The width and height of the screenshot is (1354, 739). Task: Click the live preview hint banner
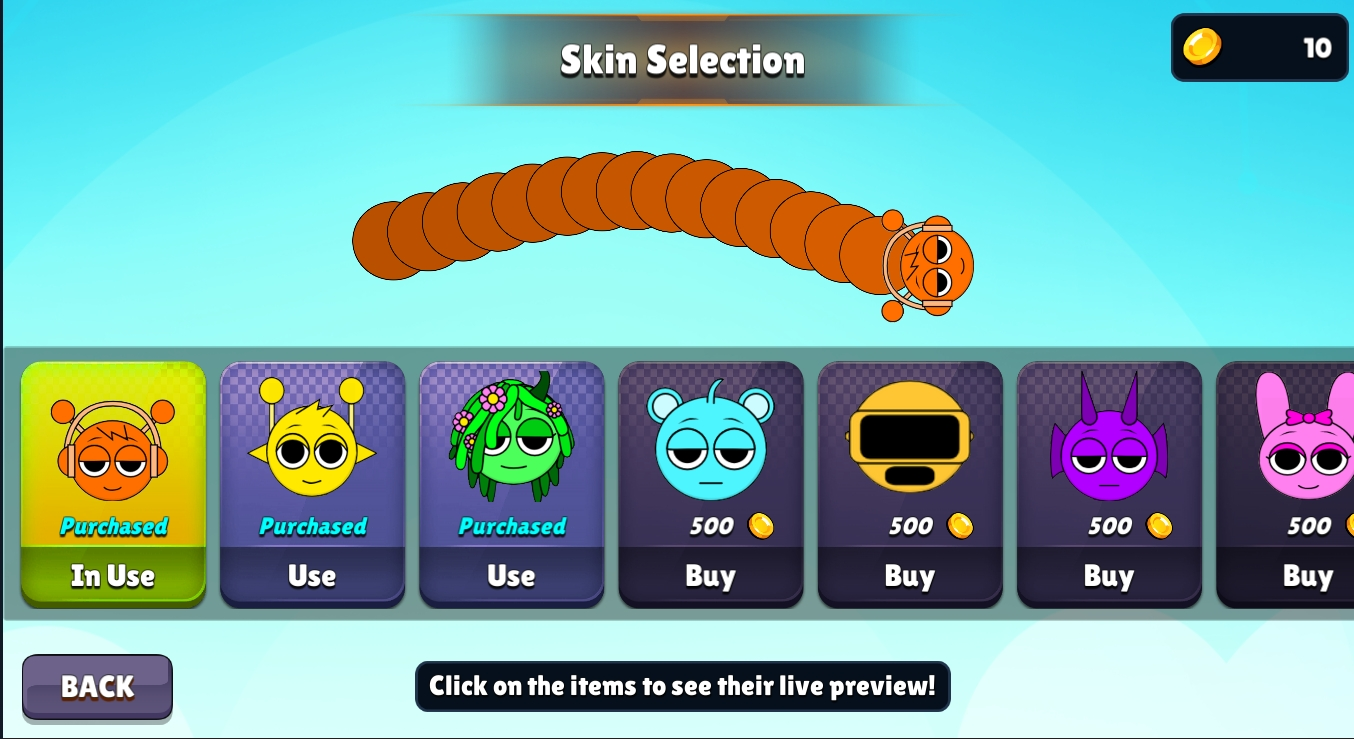683,687
